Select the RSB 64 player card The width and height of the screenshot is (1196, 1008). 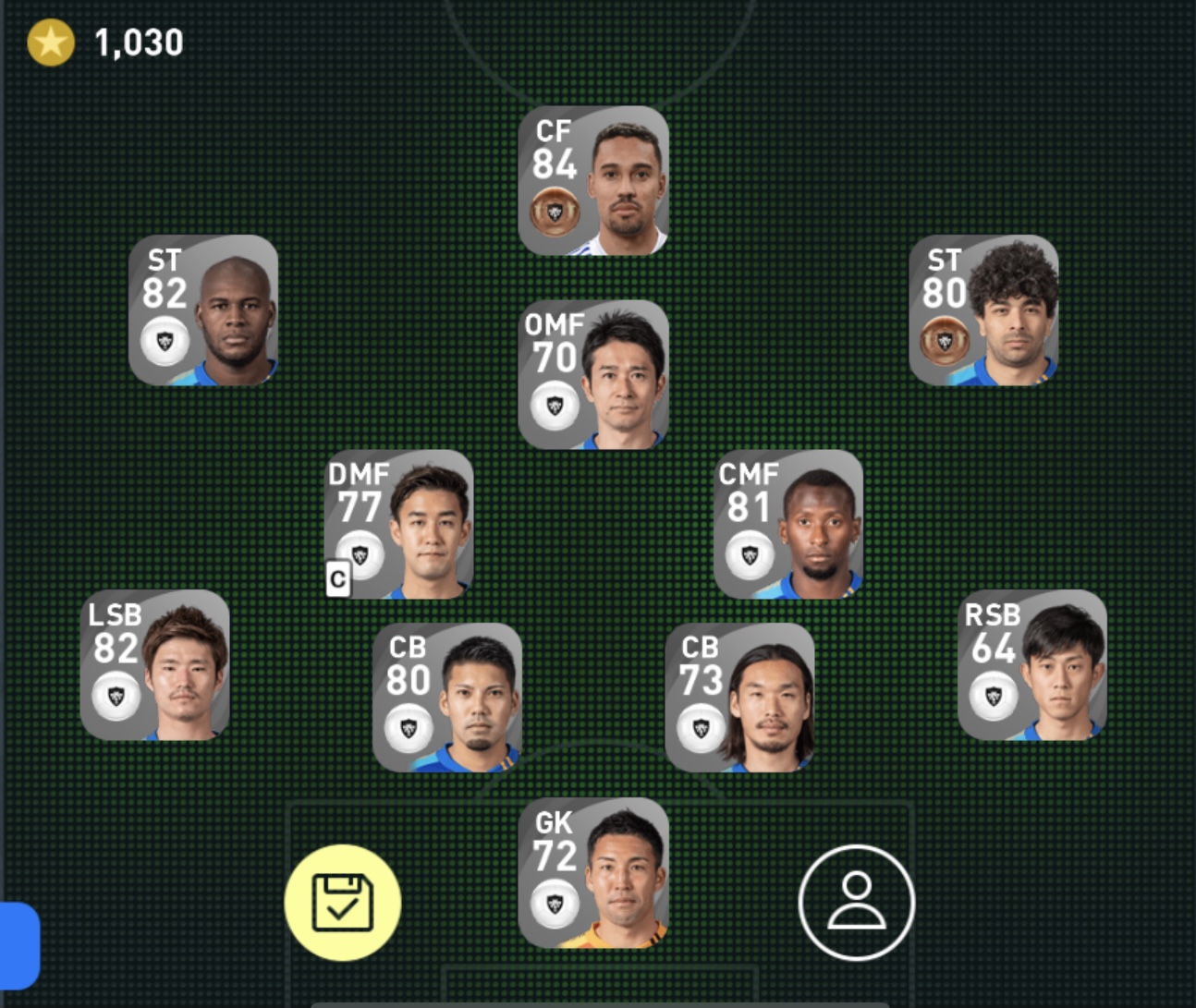tap(1031, 665)
